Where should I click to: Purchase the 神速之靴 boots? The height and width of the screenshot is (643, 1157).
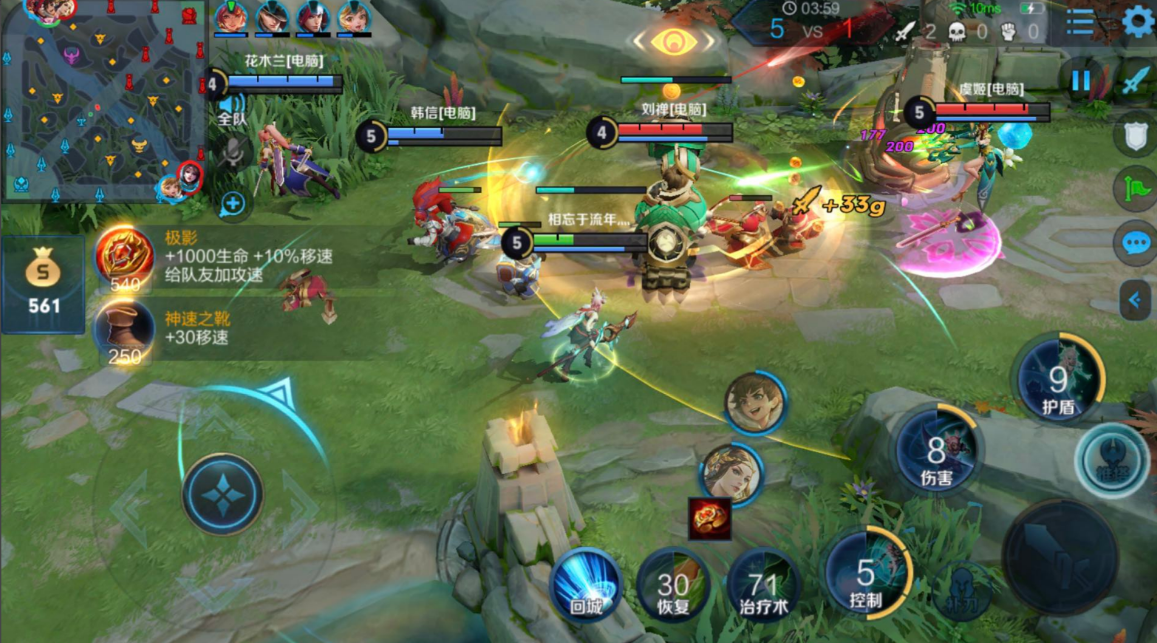click(124, 334)
